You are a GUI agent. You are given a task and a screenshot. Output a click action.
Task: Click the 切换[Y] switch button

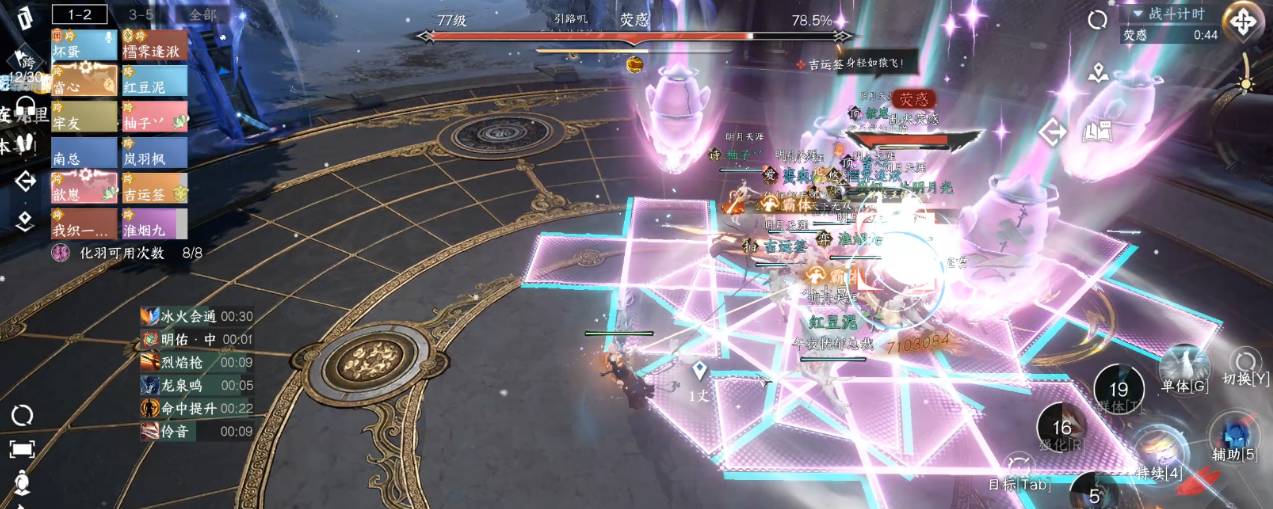click(1245, 366)
